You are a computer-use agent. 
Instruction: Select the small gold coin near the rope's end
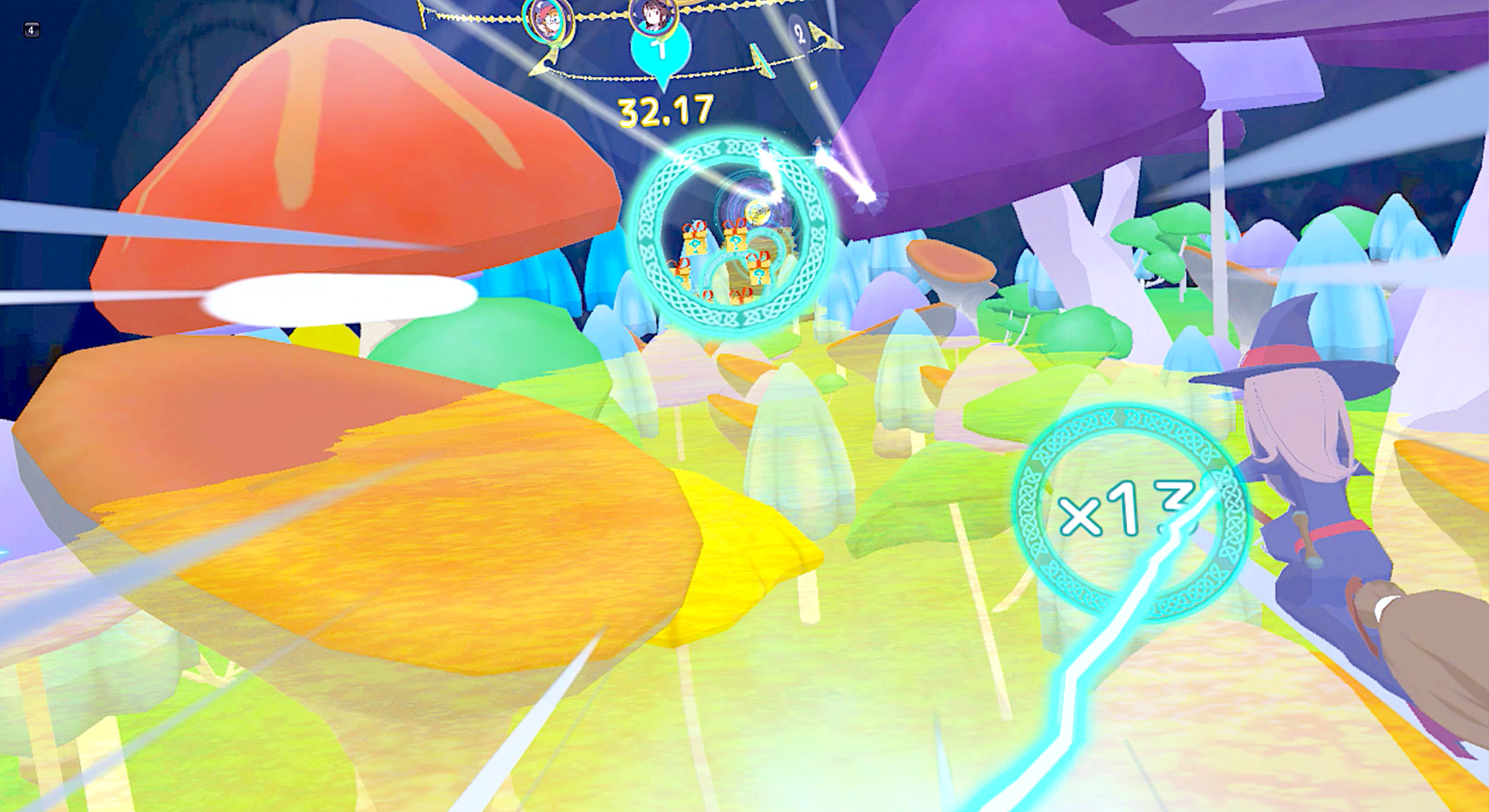(813, 87)
